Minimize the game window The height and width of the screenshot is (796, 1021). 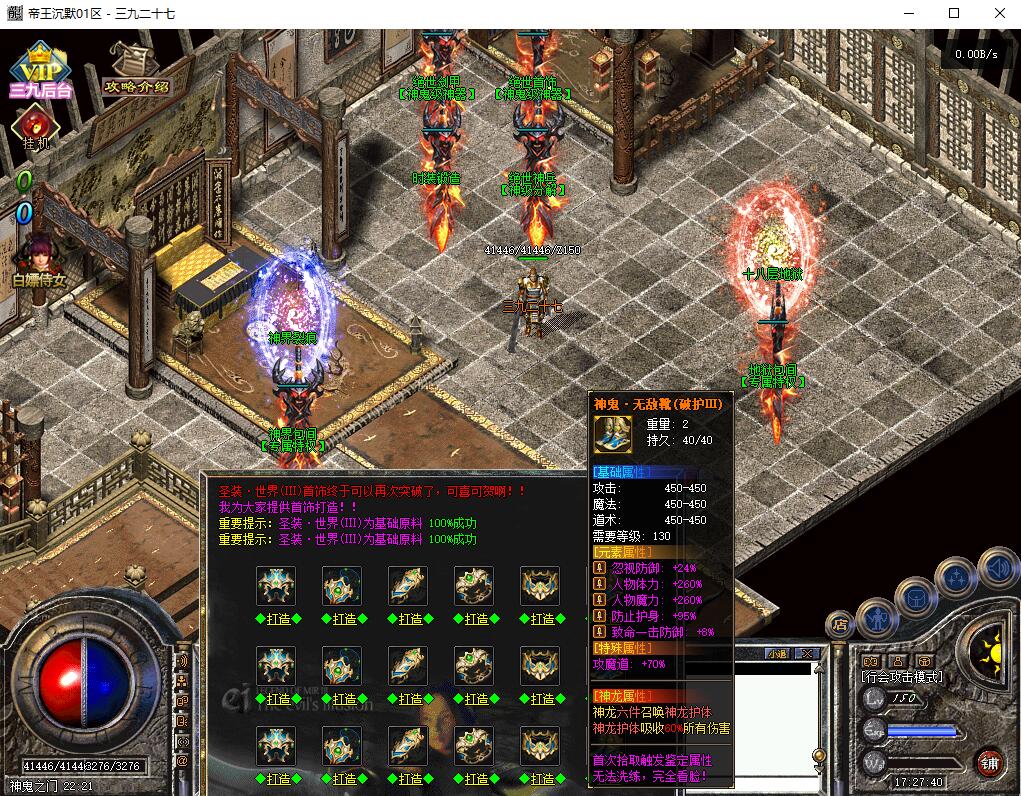click(908, 14)
